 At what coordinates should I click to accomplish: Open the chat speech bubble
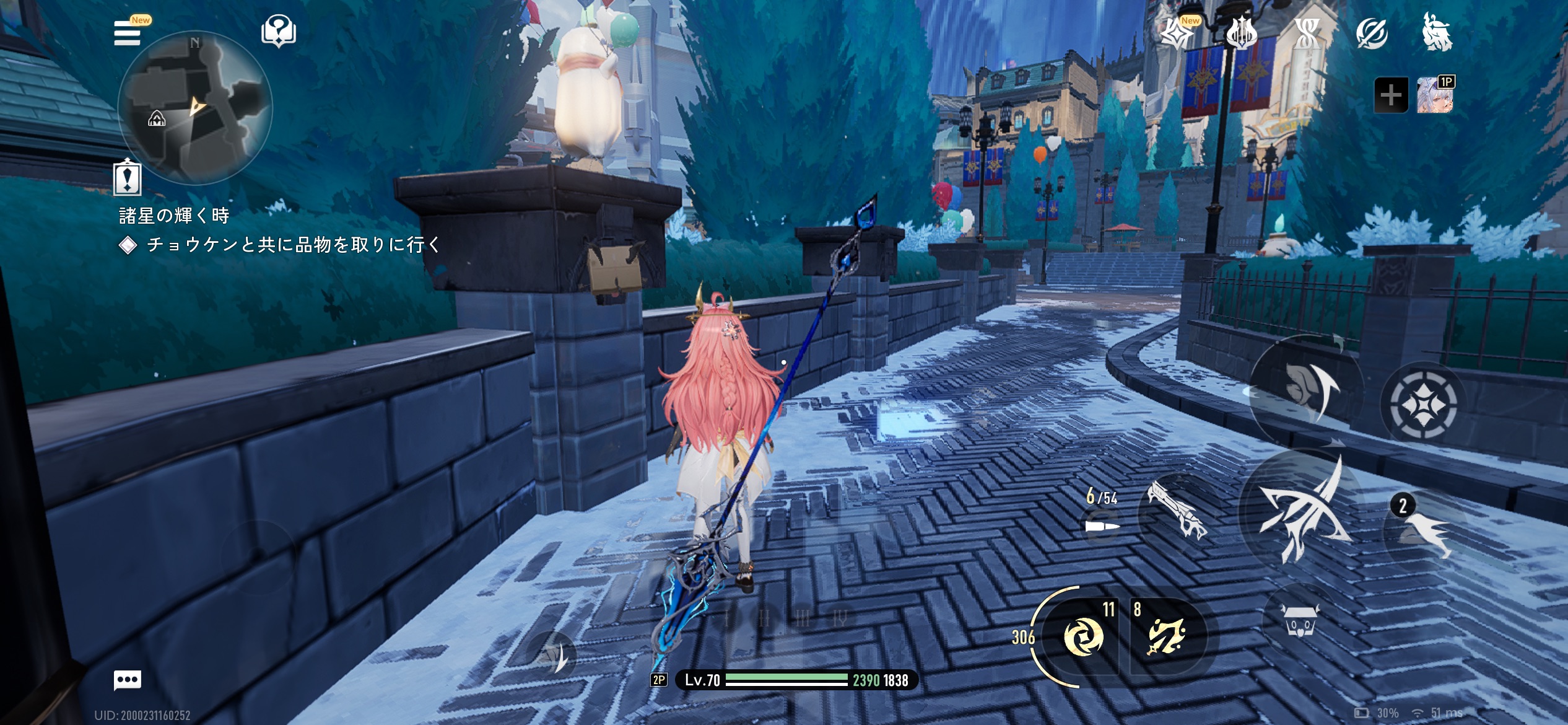tap(128, 680)
